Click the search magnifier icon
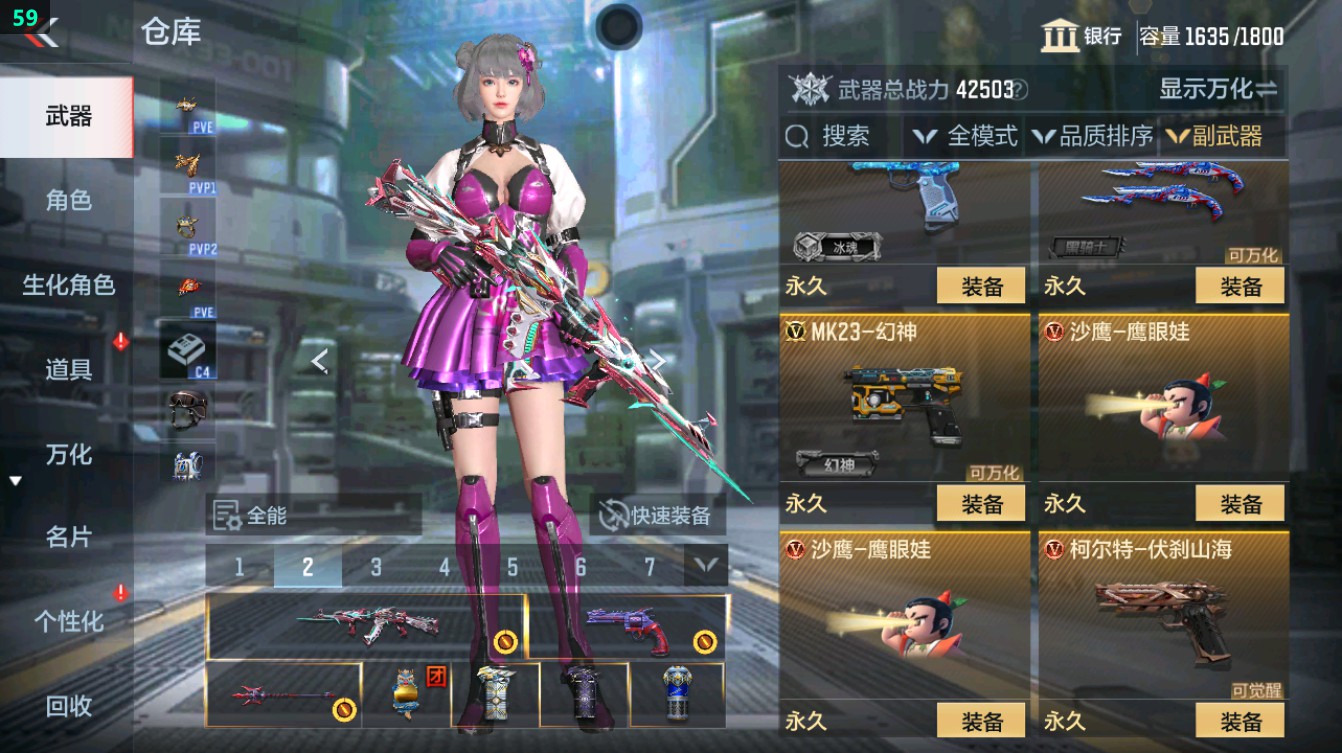Viewport: 1342px width, 753px height. [796, 136]
